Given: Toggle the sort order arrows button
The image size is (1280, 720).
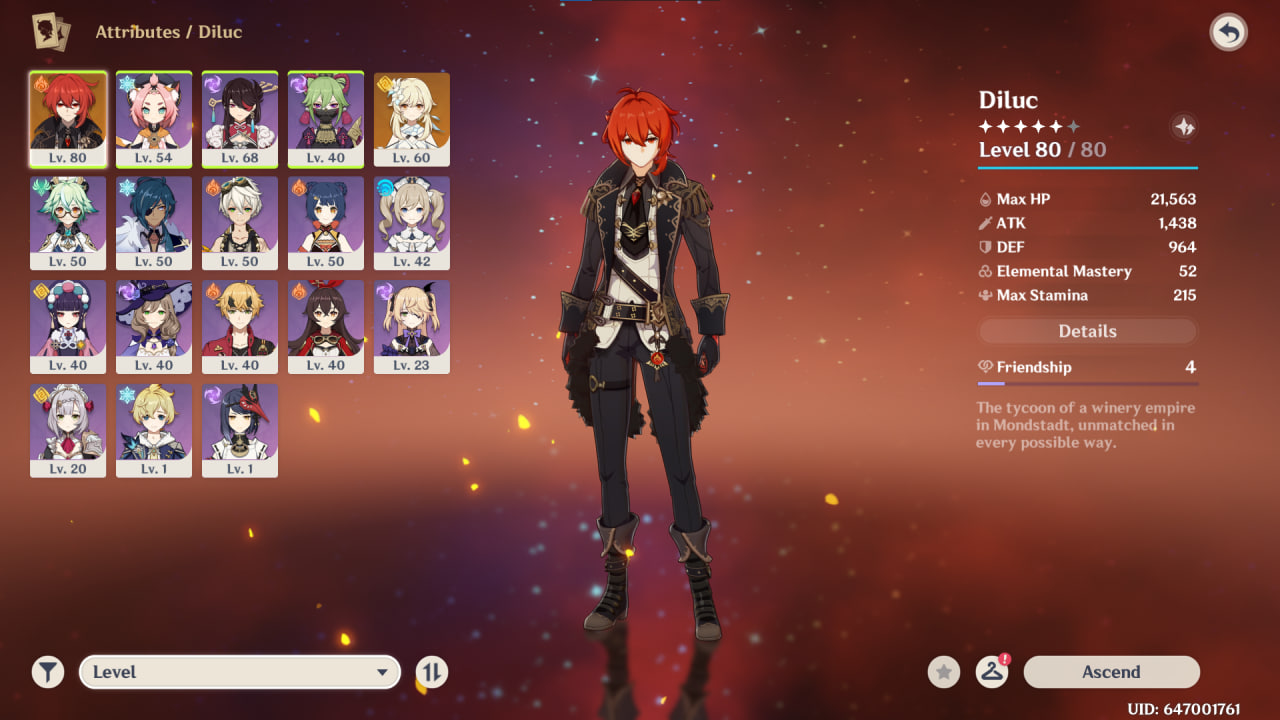Looking at the screenshot, I should [x=432, y=672].
